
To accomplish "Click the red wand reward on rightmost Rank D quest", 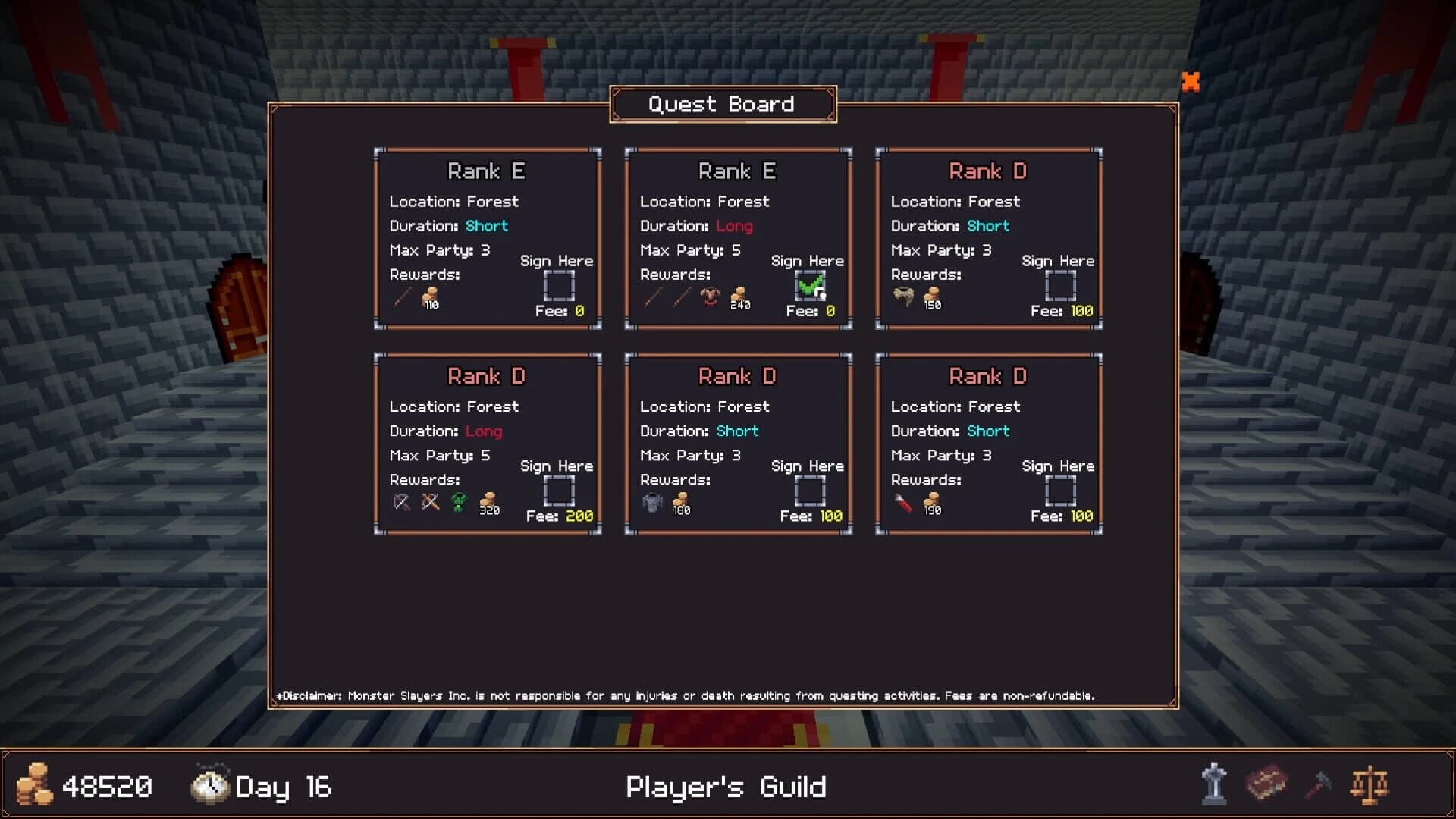I will coord(902,500).
